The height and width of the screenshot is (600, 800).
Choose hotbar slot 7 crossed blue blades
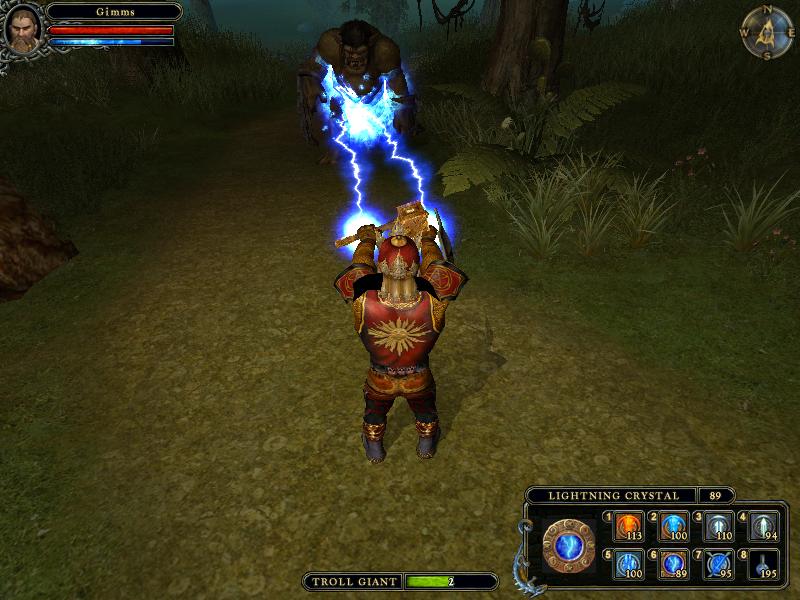[719, 565]
